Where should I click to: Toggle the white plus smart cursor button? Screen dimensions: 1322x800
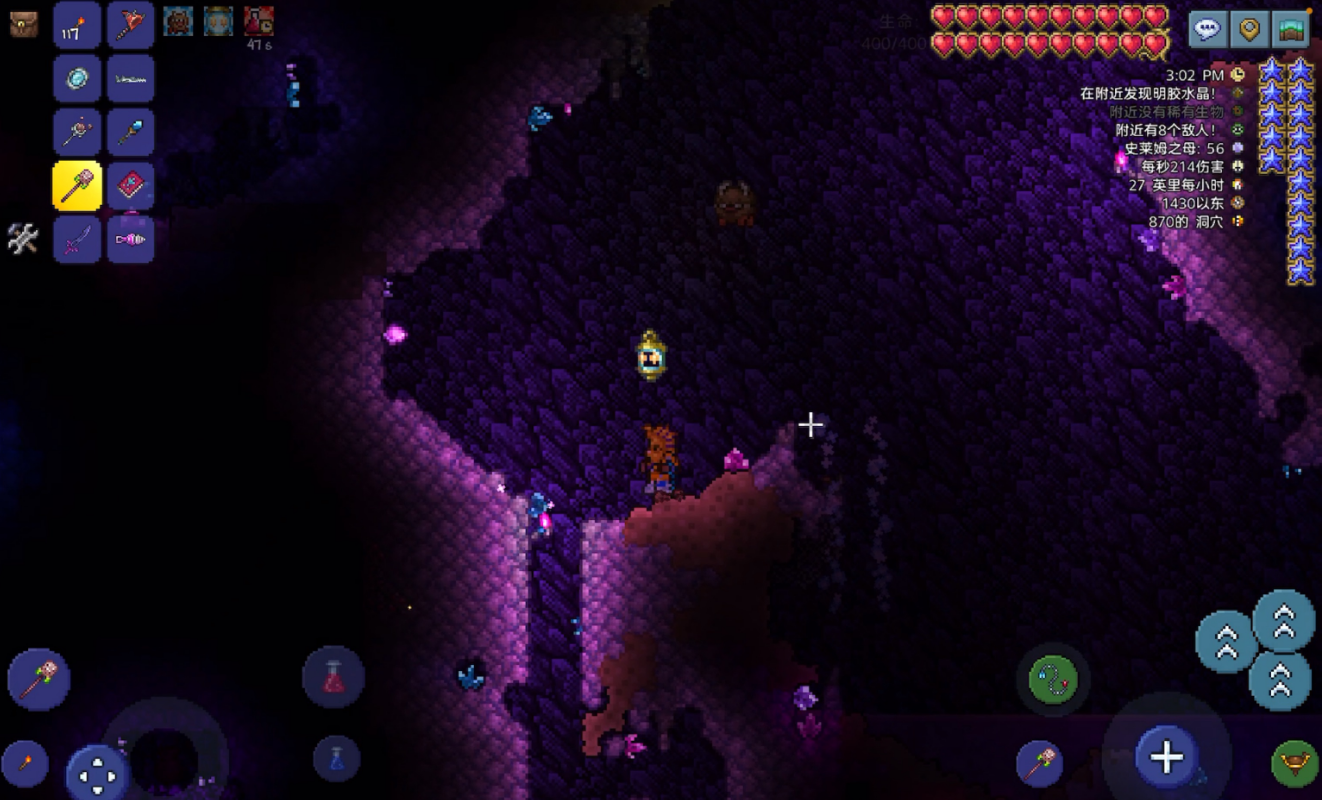1166,757
